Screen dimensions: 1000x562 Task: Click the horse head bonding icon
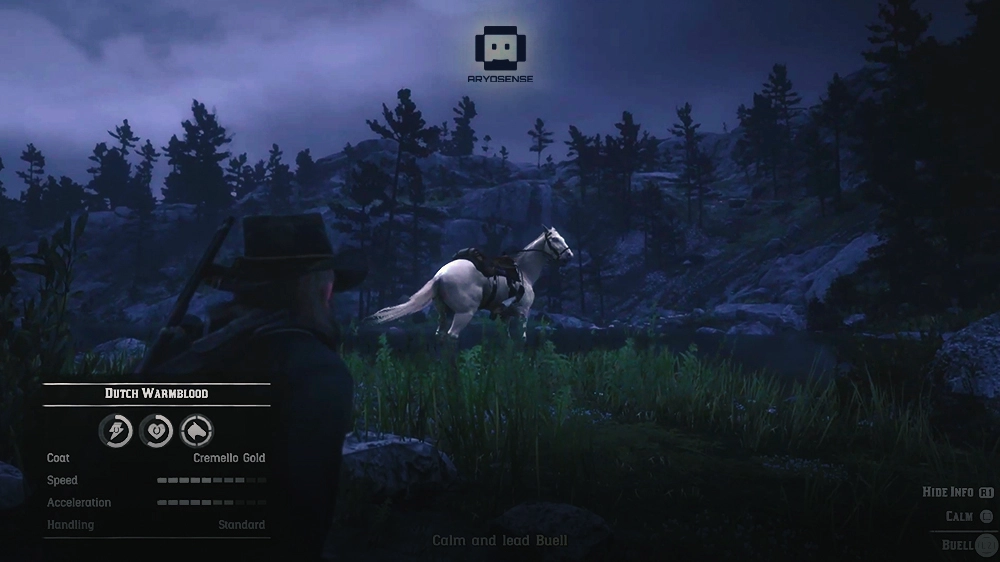pyautogui.click(x=196, y=431)
